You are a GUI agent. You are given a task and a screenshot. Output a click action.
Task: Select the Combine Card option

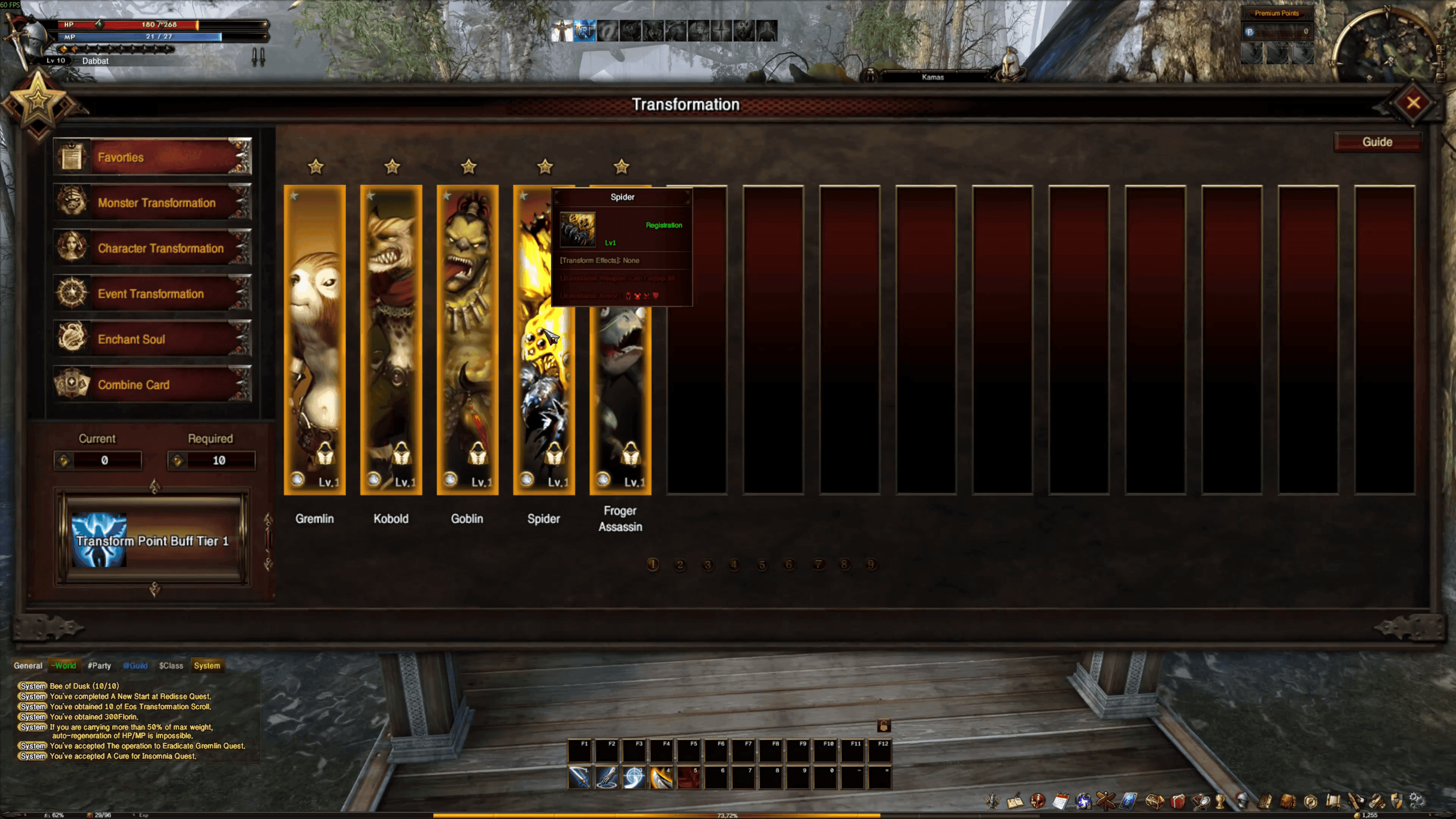click(152, 384)
